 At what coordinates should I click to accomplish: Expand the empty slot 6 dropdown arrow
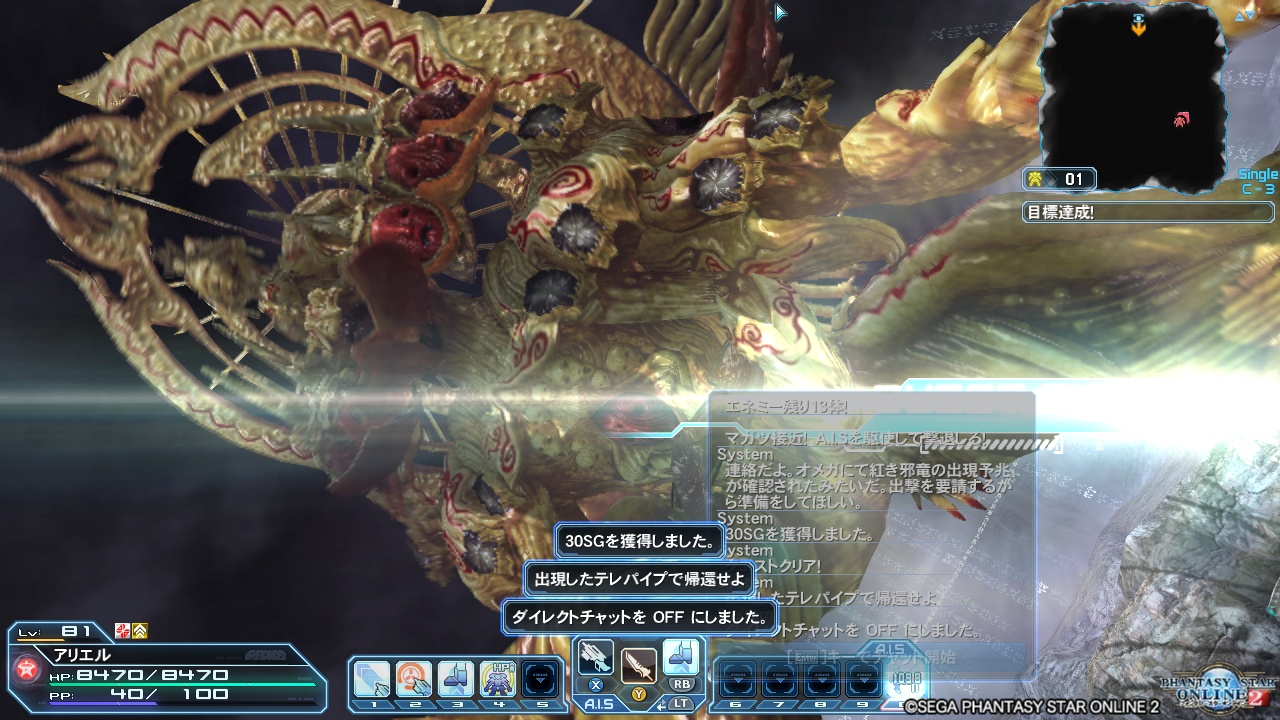coord(737,680)
